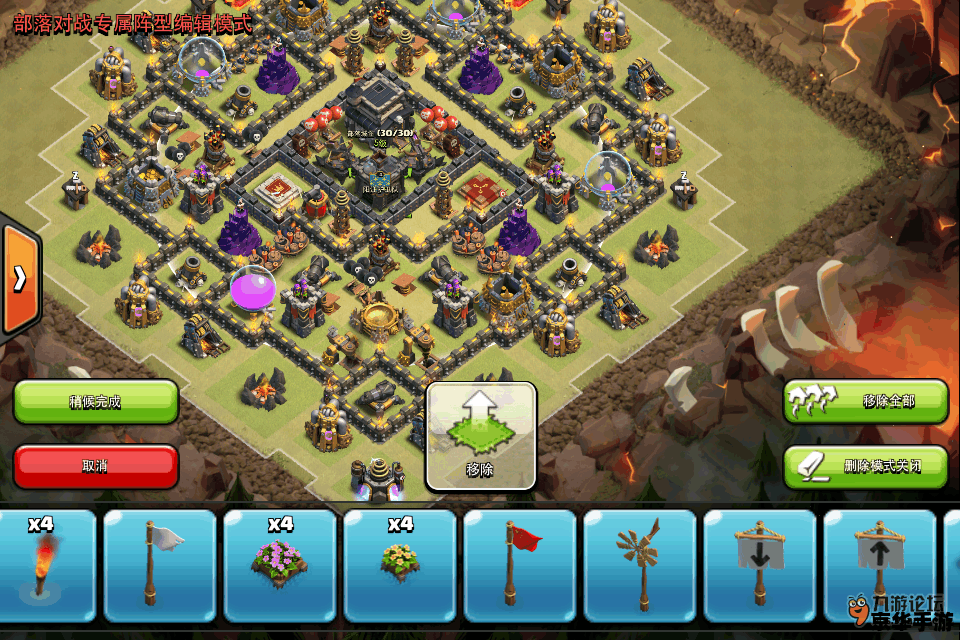
Task: Choose the yellow flower bed slot
Action: coord(400,565)
